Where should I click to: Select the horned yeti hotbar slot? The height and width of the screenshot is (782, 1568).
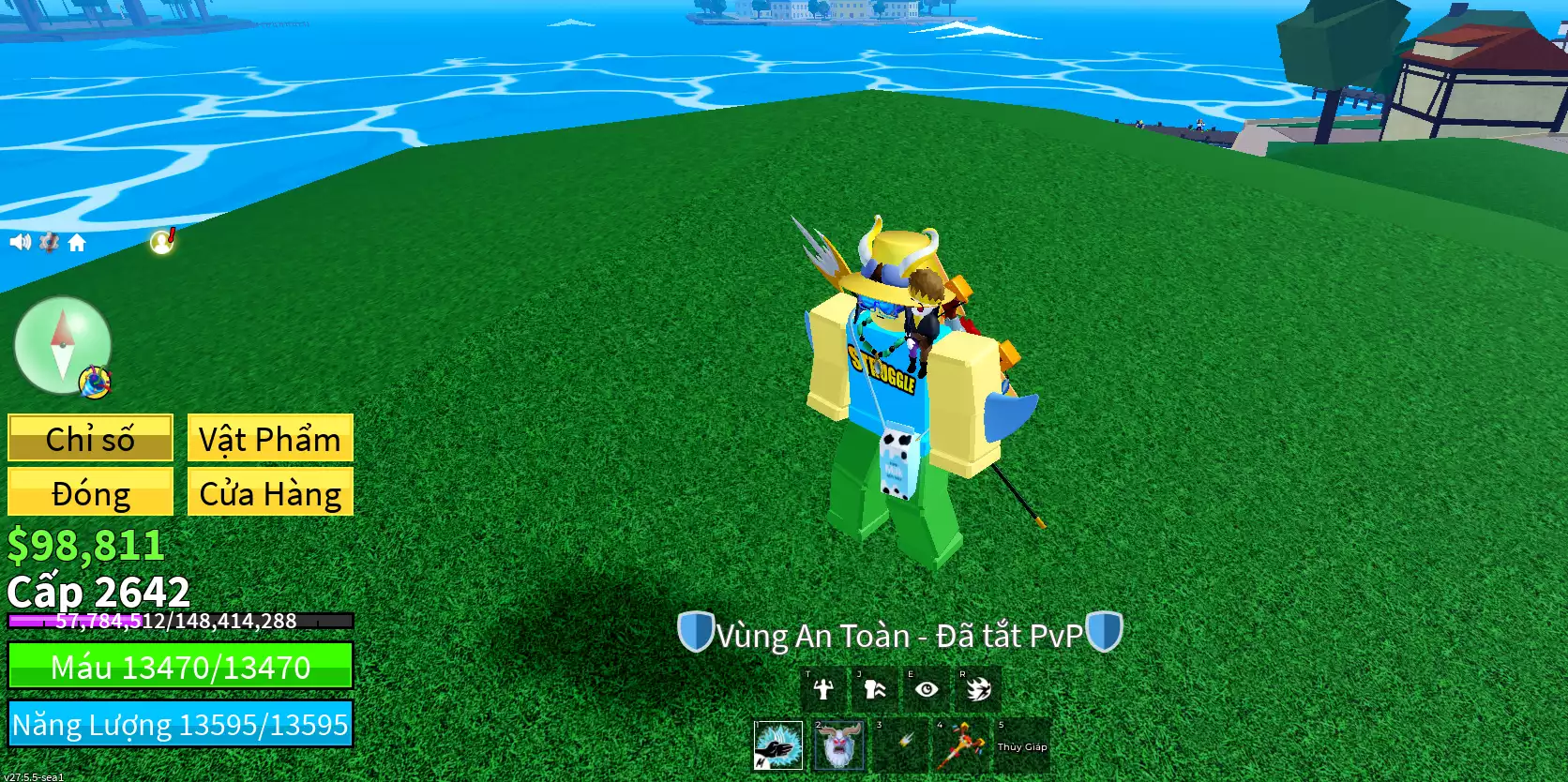838,745
